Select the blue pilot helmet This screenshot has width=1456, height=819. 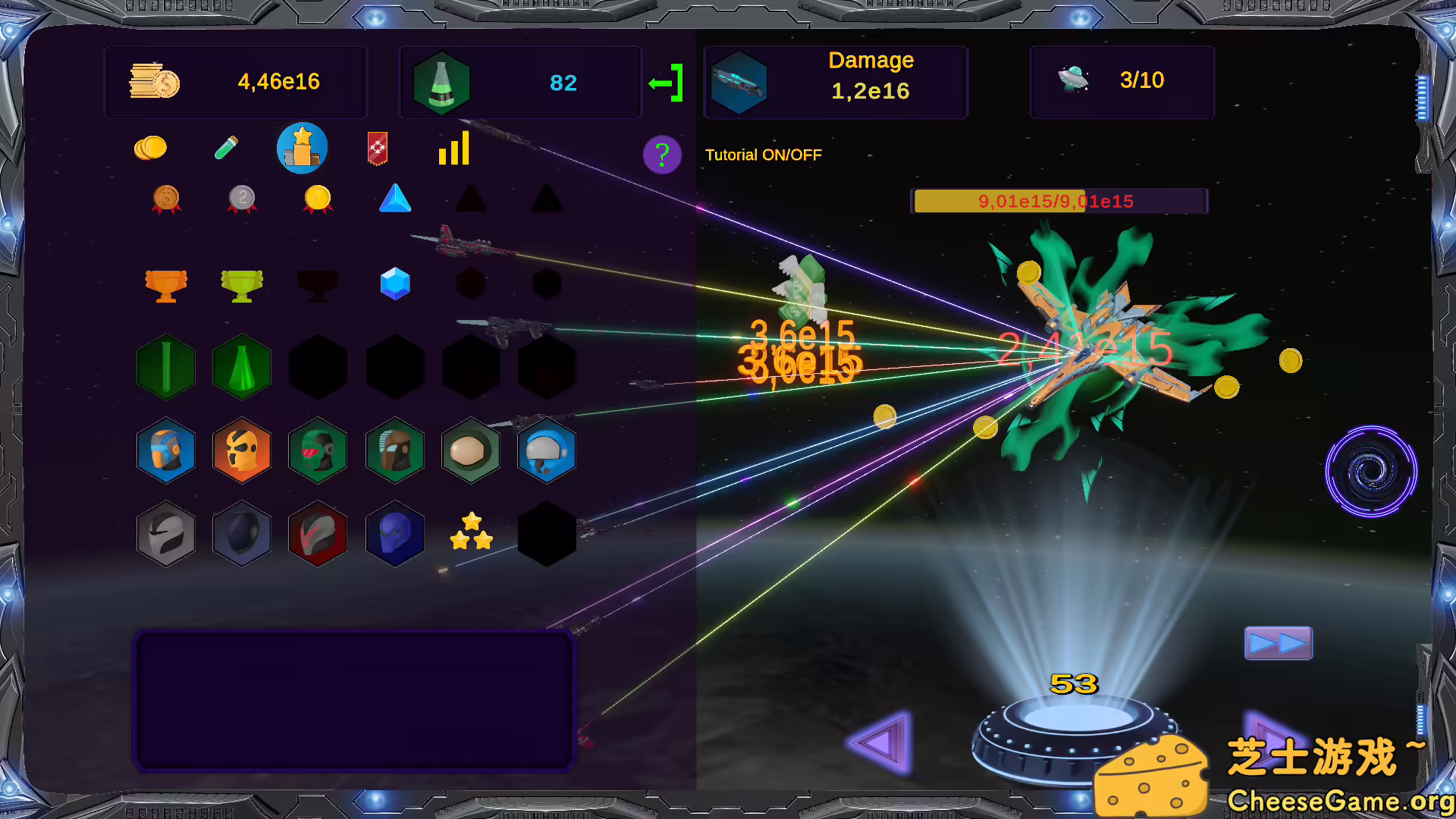pos(546,451)
